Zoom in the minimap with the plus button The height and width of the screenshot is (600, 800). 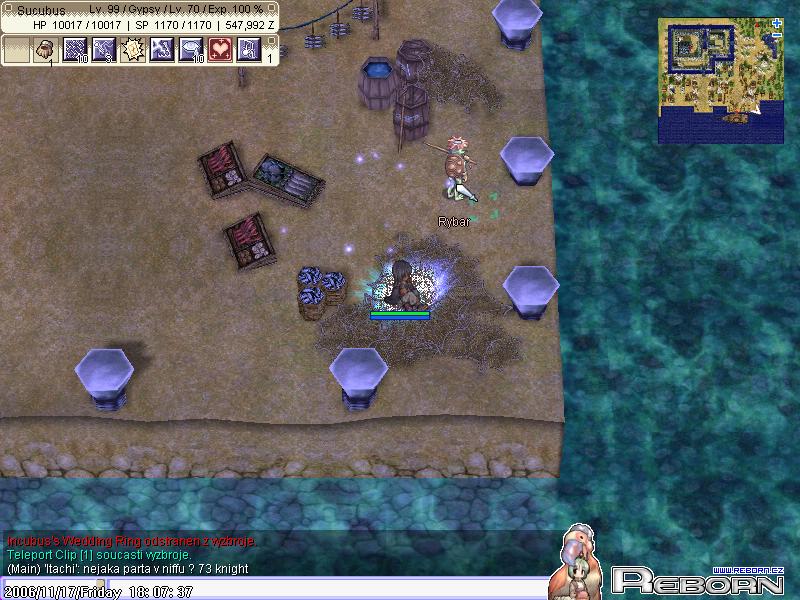[x=777, y=23]
